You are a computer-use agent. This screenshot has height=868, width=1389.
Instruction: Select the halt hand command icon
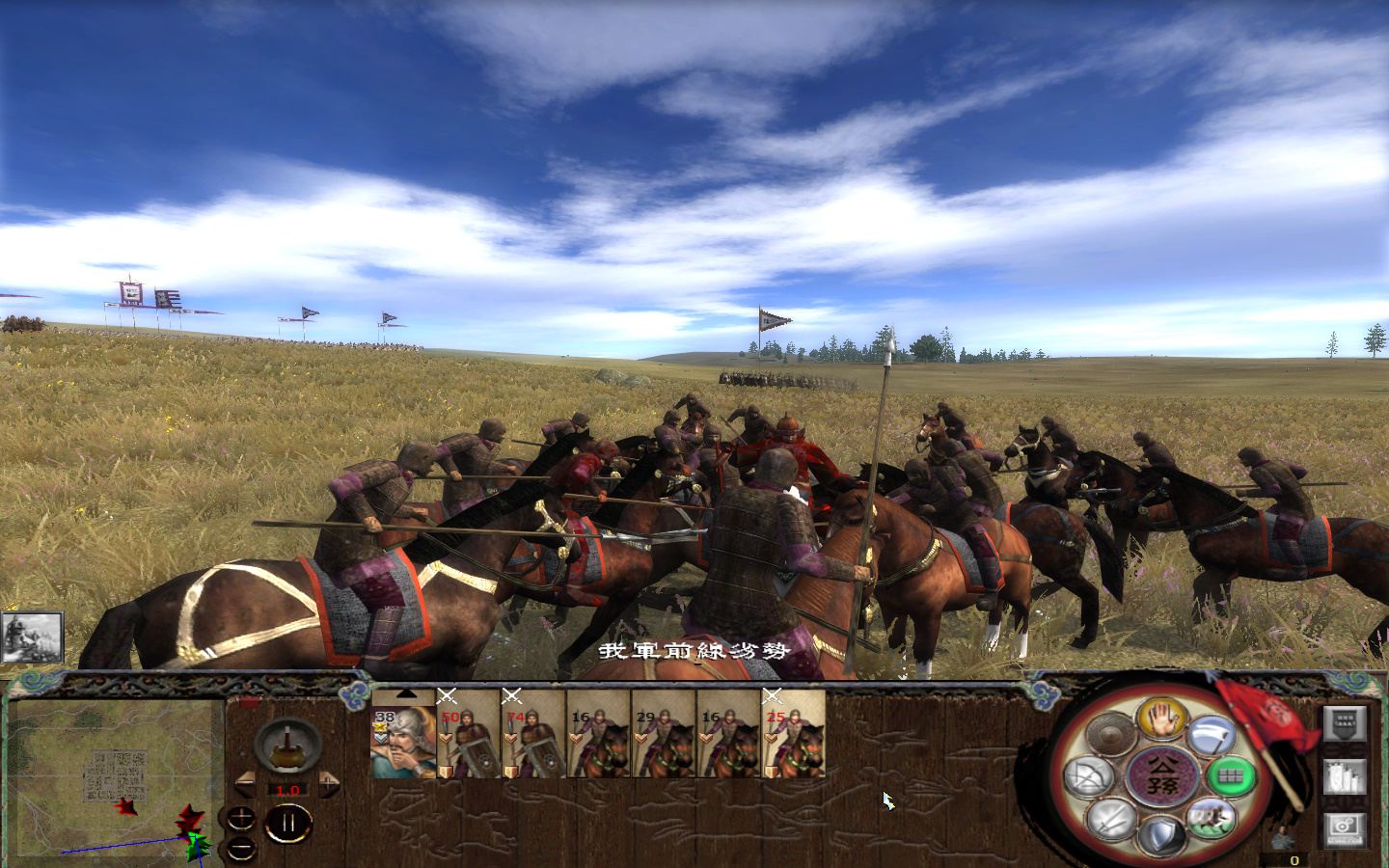tap(1161, 718)
